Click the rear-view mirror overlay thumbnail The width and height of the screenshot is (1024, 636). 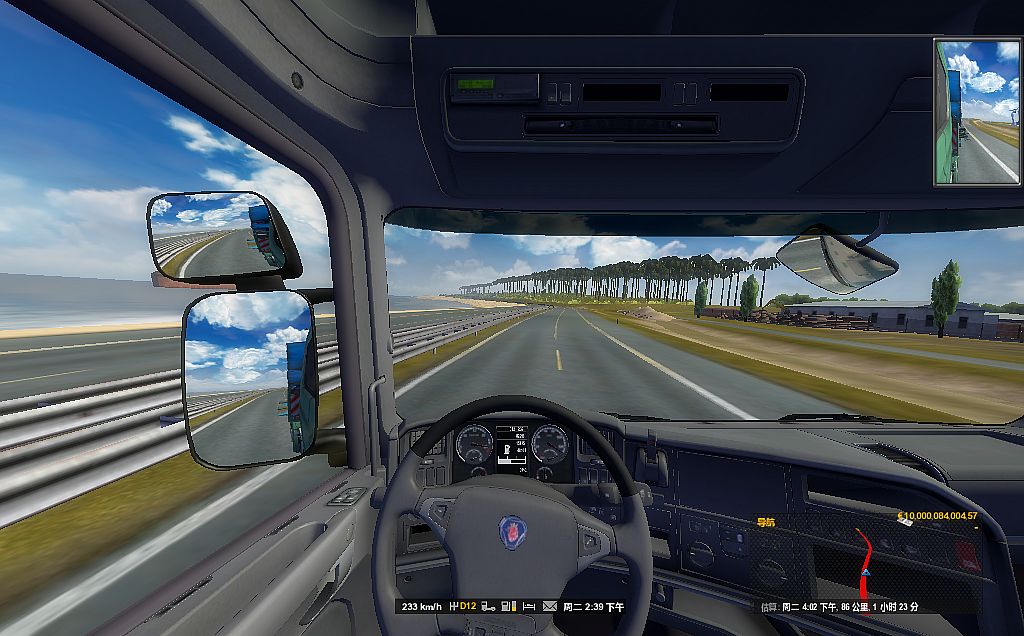(977, 112)
